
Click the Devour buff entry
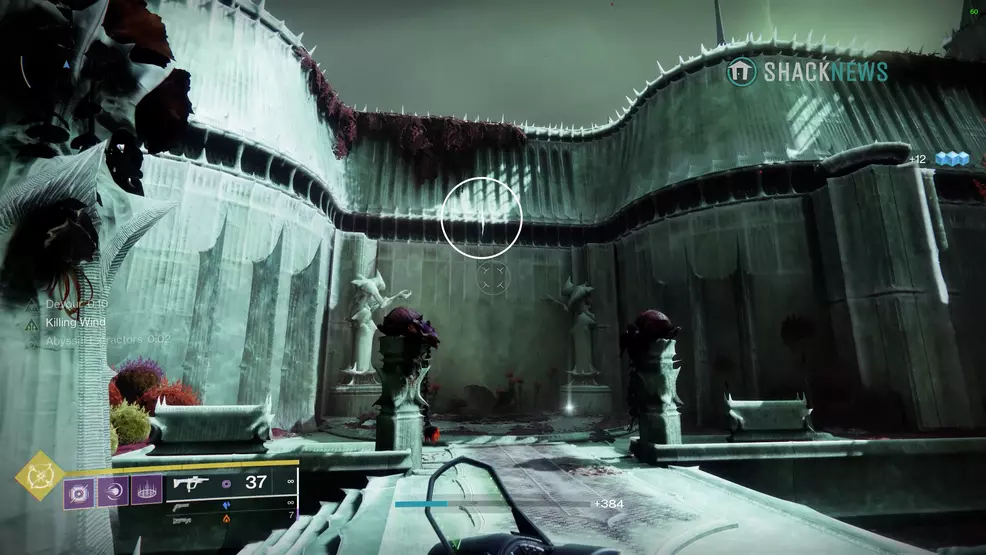[68, 304]
